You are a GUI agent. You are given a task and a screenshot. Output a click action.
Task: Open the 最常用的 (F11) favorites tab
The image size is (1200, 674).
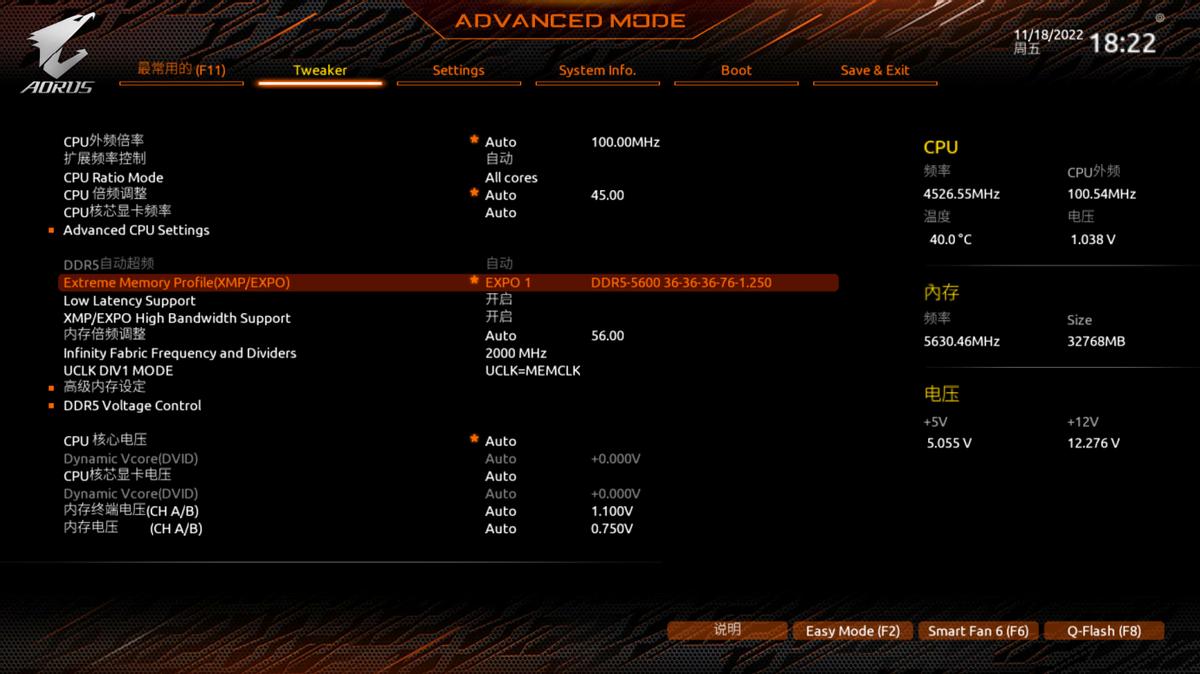click(x=181, y=70)
